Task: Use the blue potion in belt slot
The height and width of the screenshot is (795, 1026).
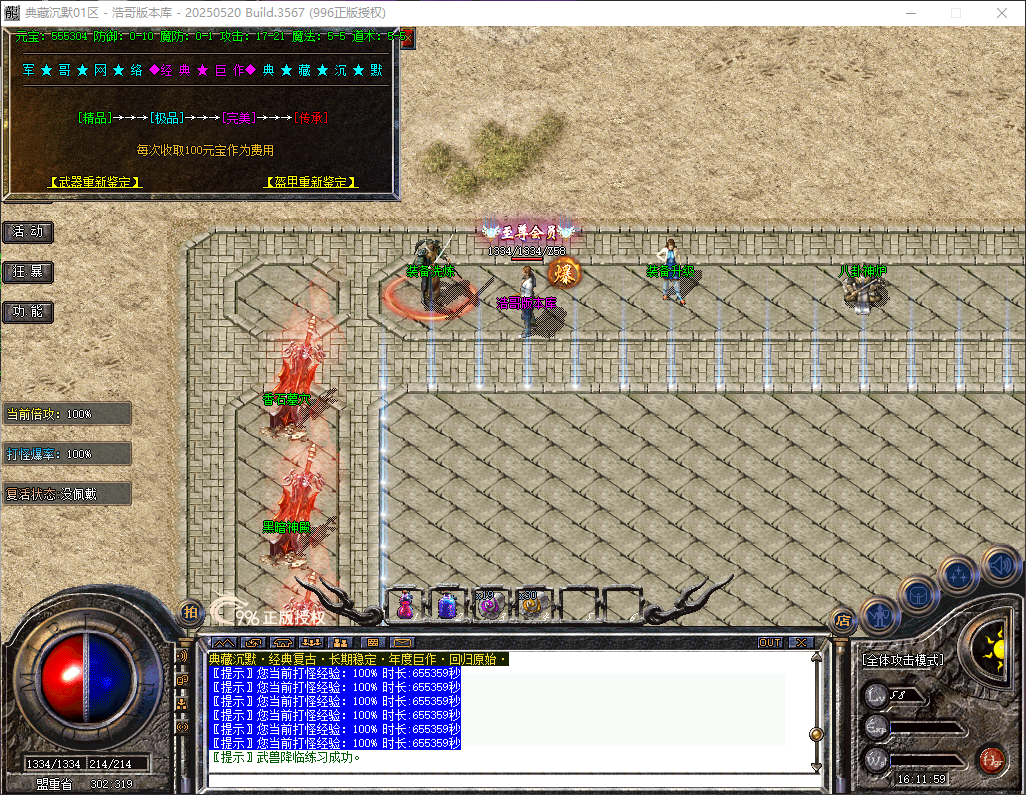Action: tap(447, 605)
